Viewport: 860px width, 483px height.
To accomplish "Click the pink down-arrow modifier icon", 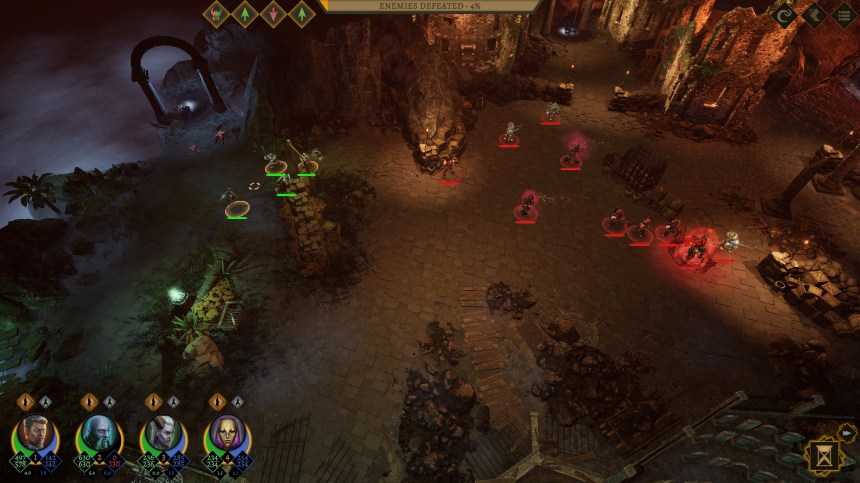I will [x=273, y=14].
